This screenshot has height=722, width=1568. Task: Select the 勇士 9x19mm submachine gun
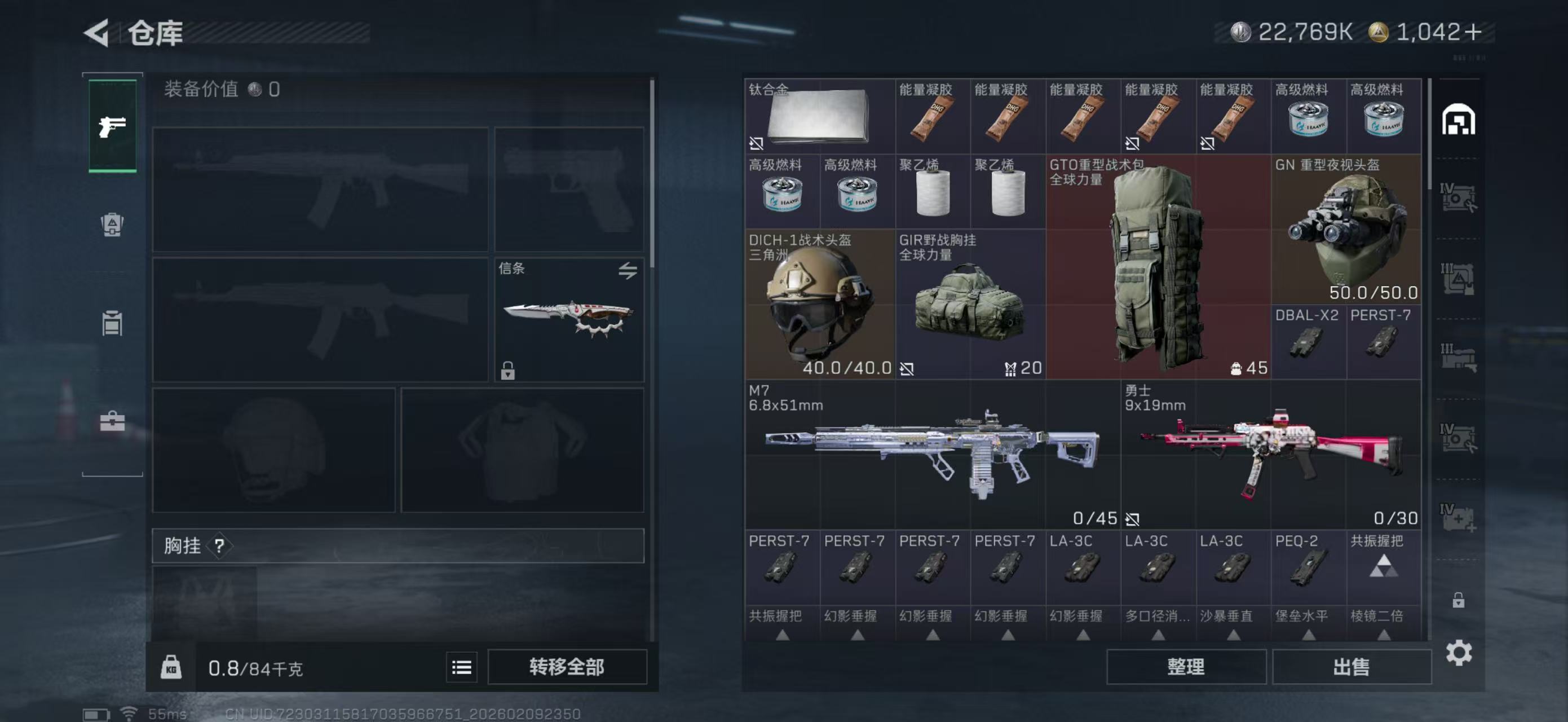pos(1271,454)
